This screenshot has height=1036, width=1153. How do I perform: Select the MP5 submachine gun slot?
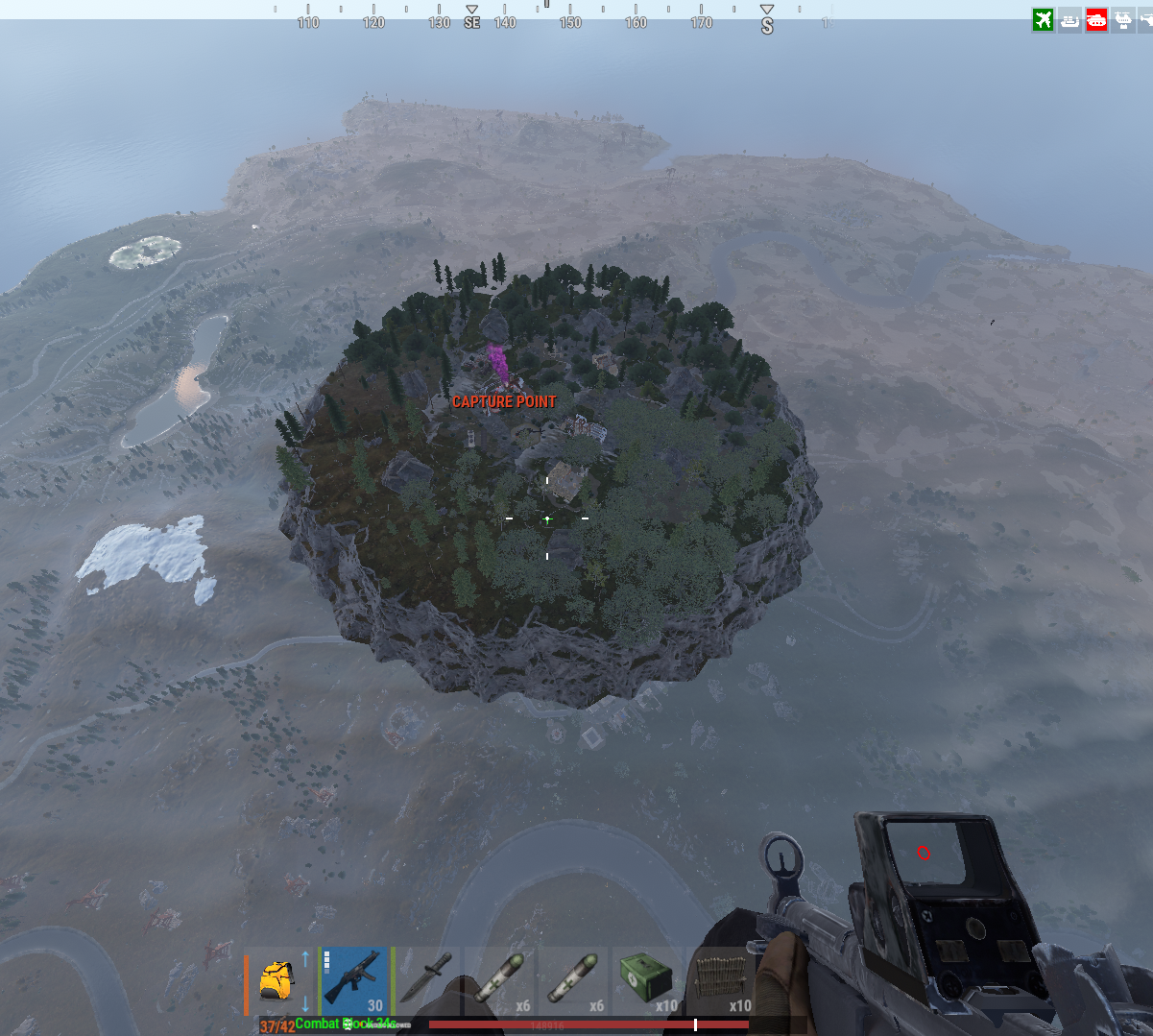354,980
